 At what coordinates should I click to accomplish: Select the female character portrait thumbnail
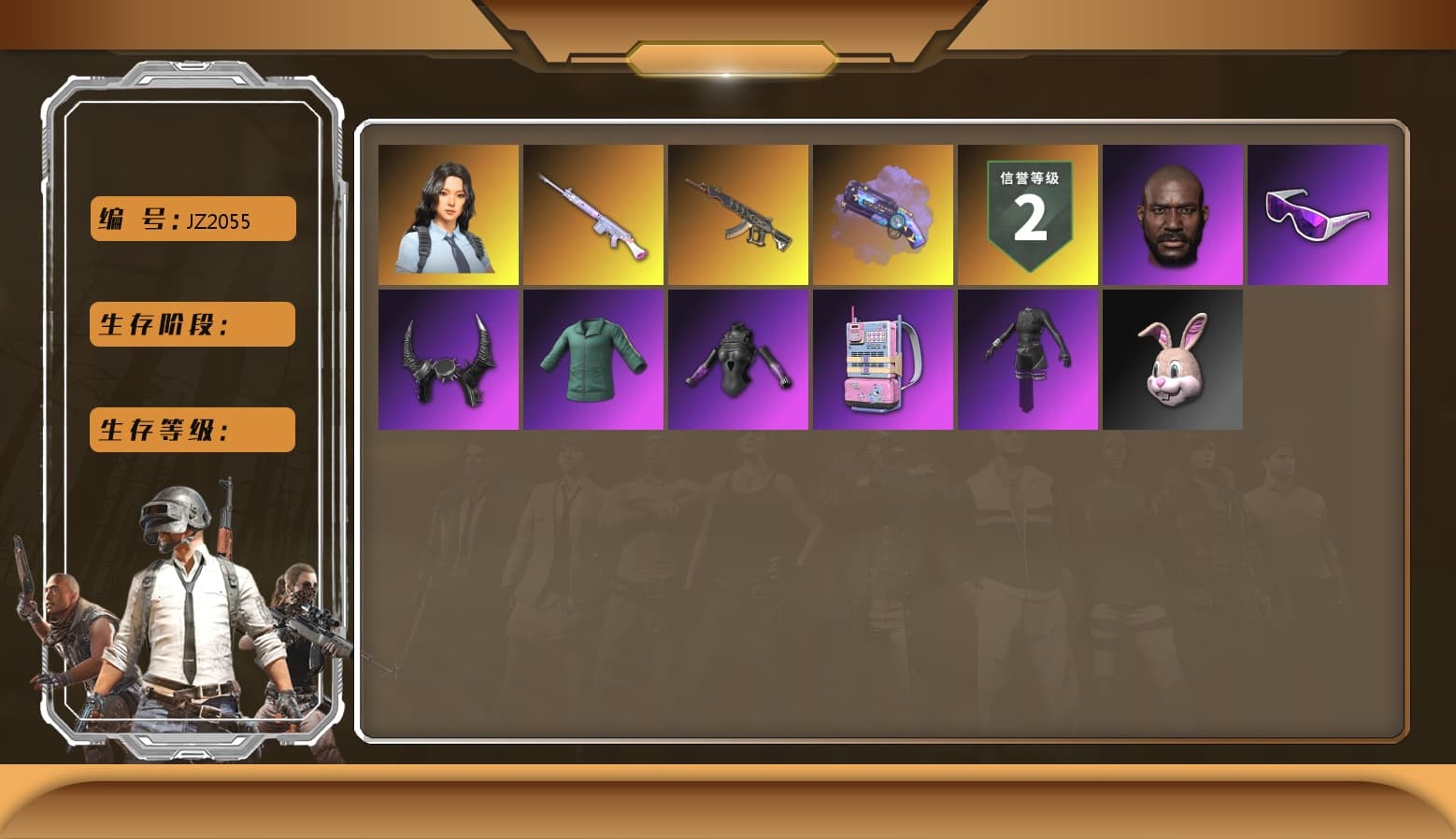coord(448,214)
